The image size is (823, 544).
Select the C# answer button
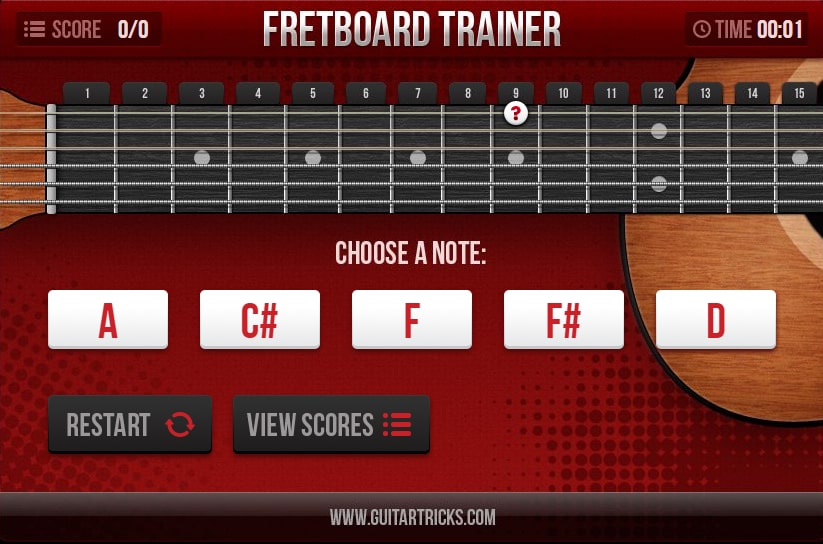coord(260,320)
